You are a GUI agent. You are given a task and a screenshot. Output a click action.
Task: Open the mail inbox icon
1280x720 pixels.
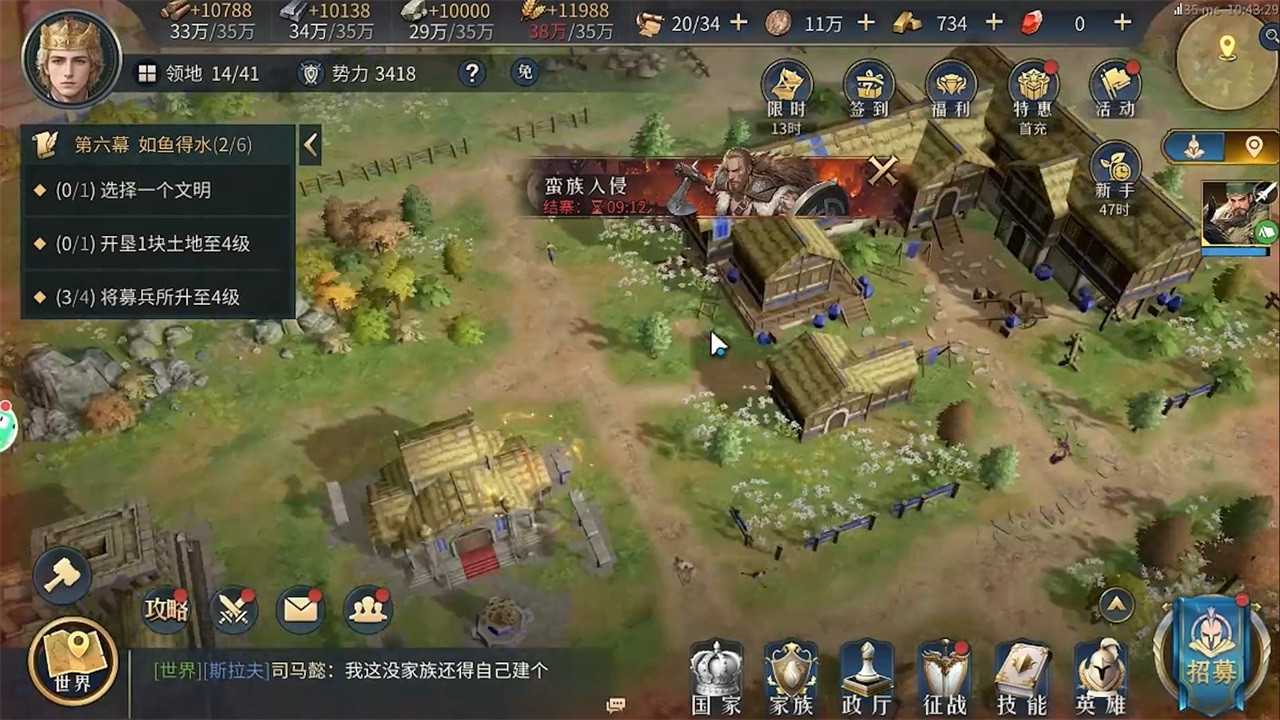pyautogui.click(x=299, y=609)
